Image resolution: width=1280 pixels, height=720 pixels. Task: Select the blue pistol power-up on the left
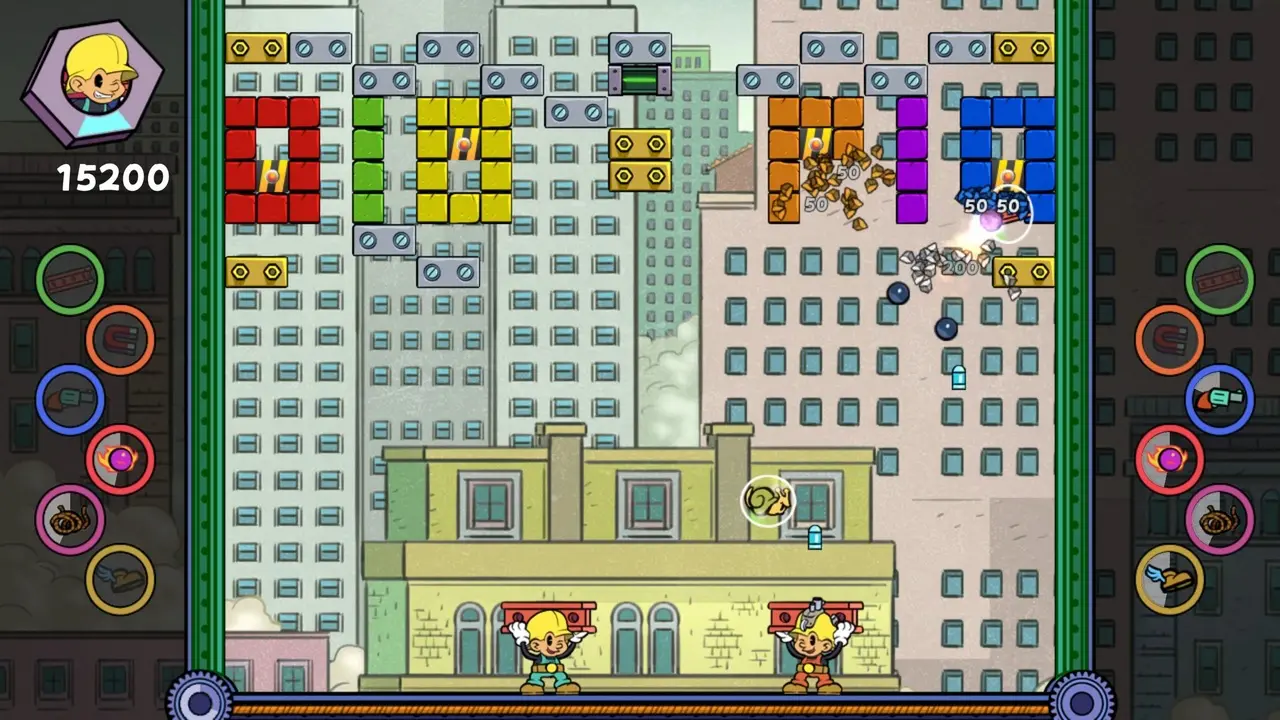pyautogui.click(x=68, y=399)
